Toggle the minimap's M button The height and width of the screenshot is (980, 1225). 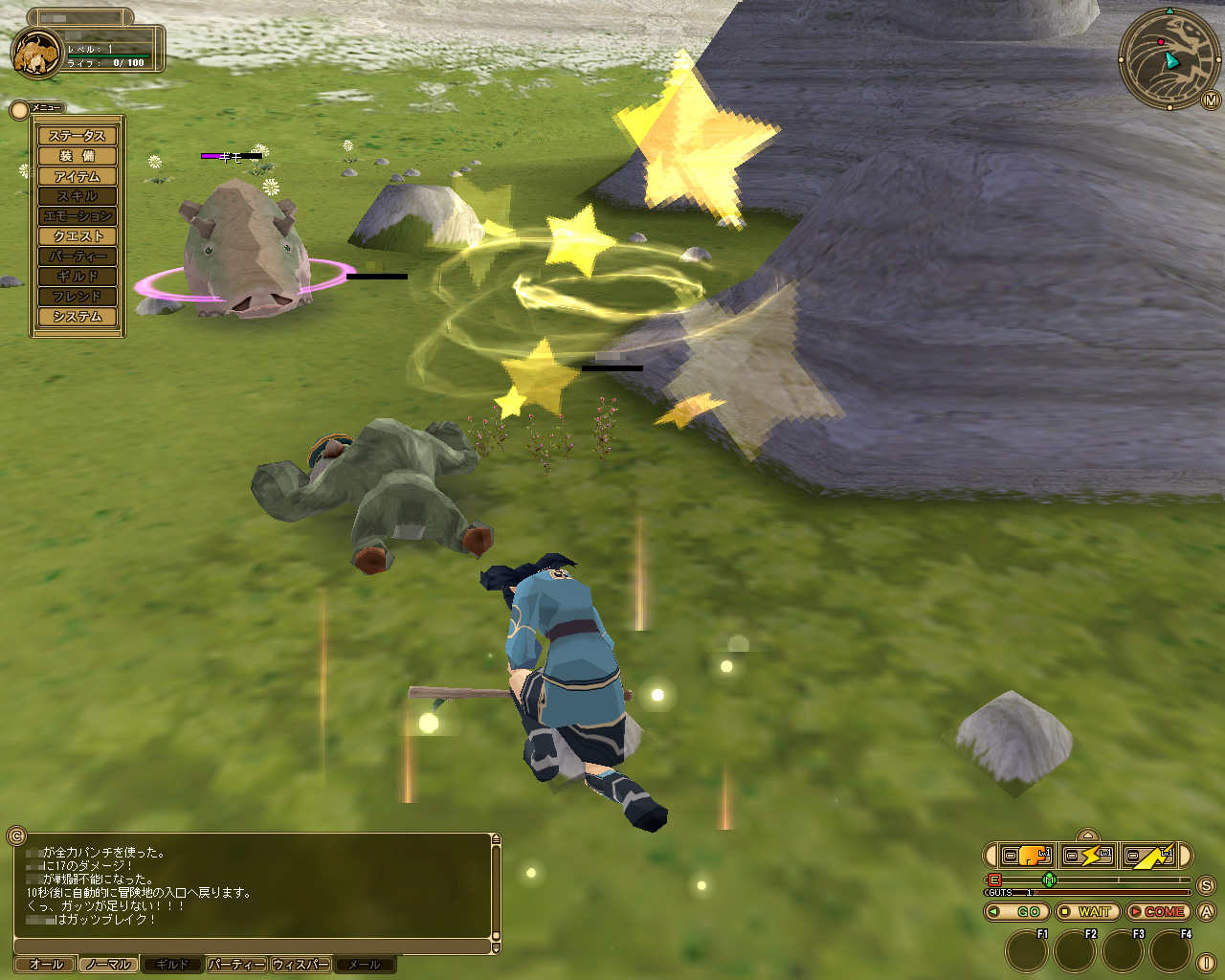point(1210,100)
